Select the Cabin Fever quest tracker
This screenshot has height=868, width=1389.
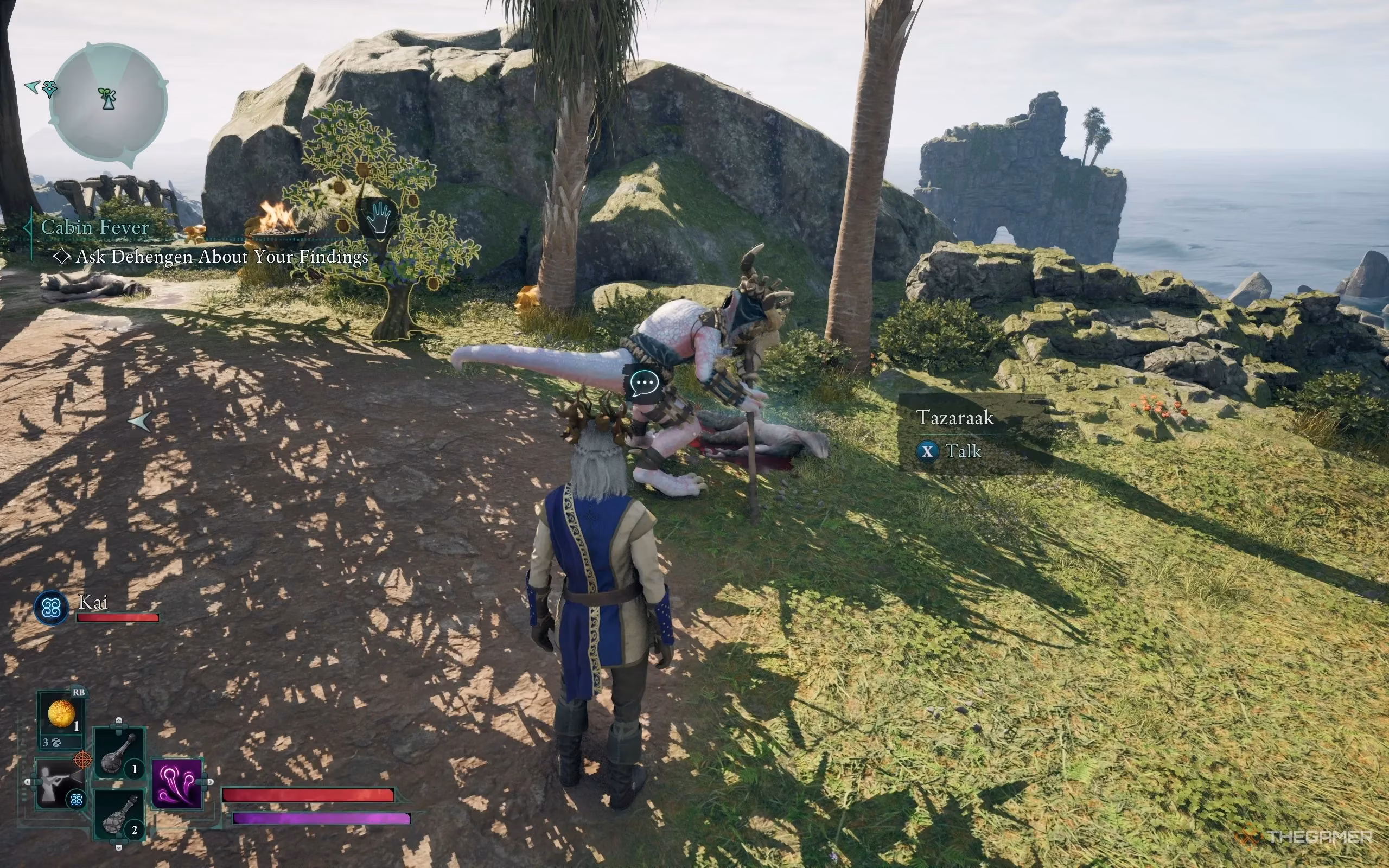click(x=95, y=227)
